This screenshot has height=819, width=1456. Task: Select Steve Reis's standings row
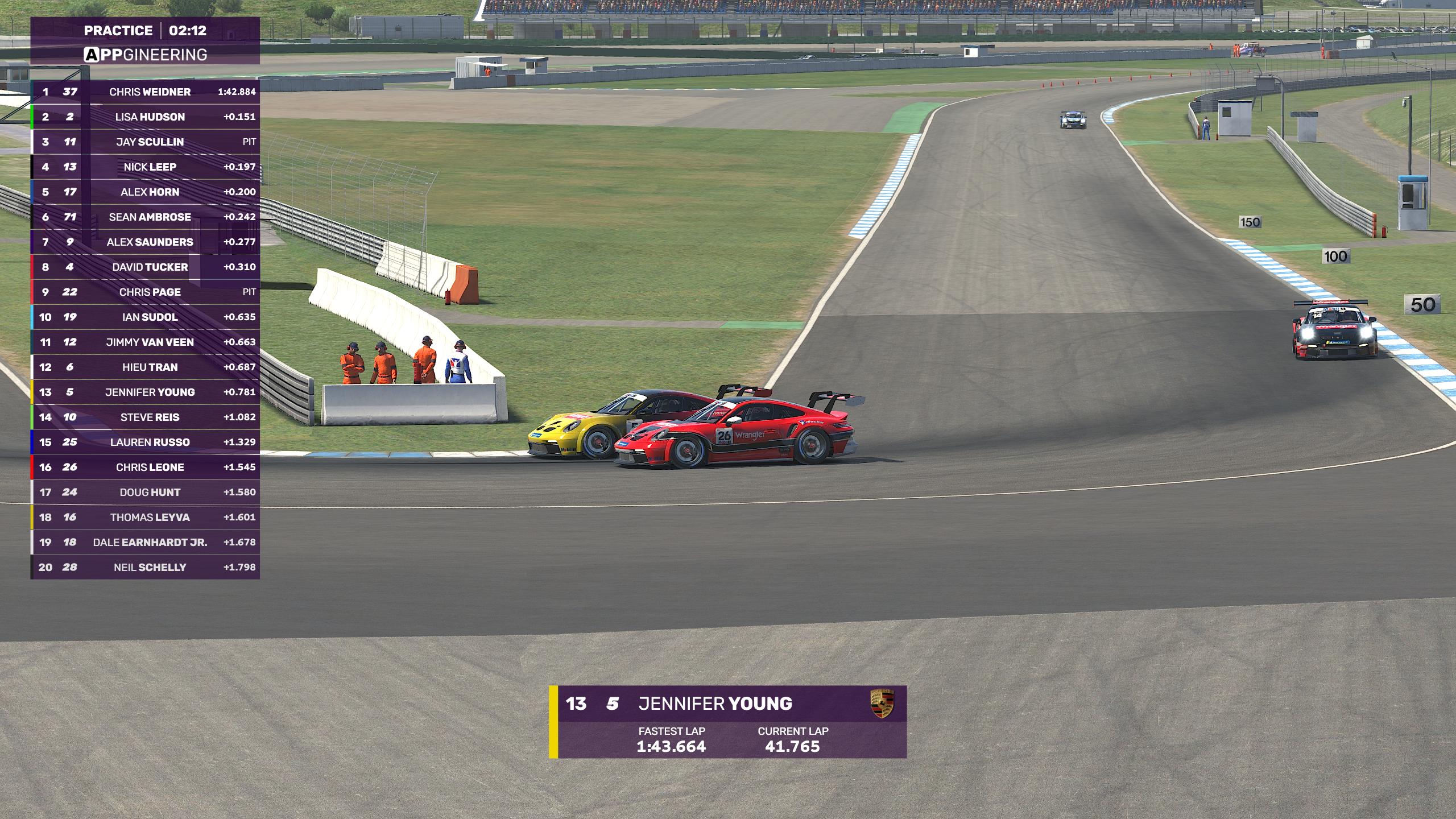(x=150, y=417)
